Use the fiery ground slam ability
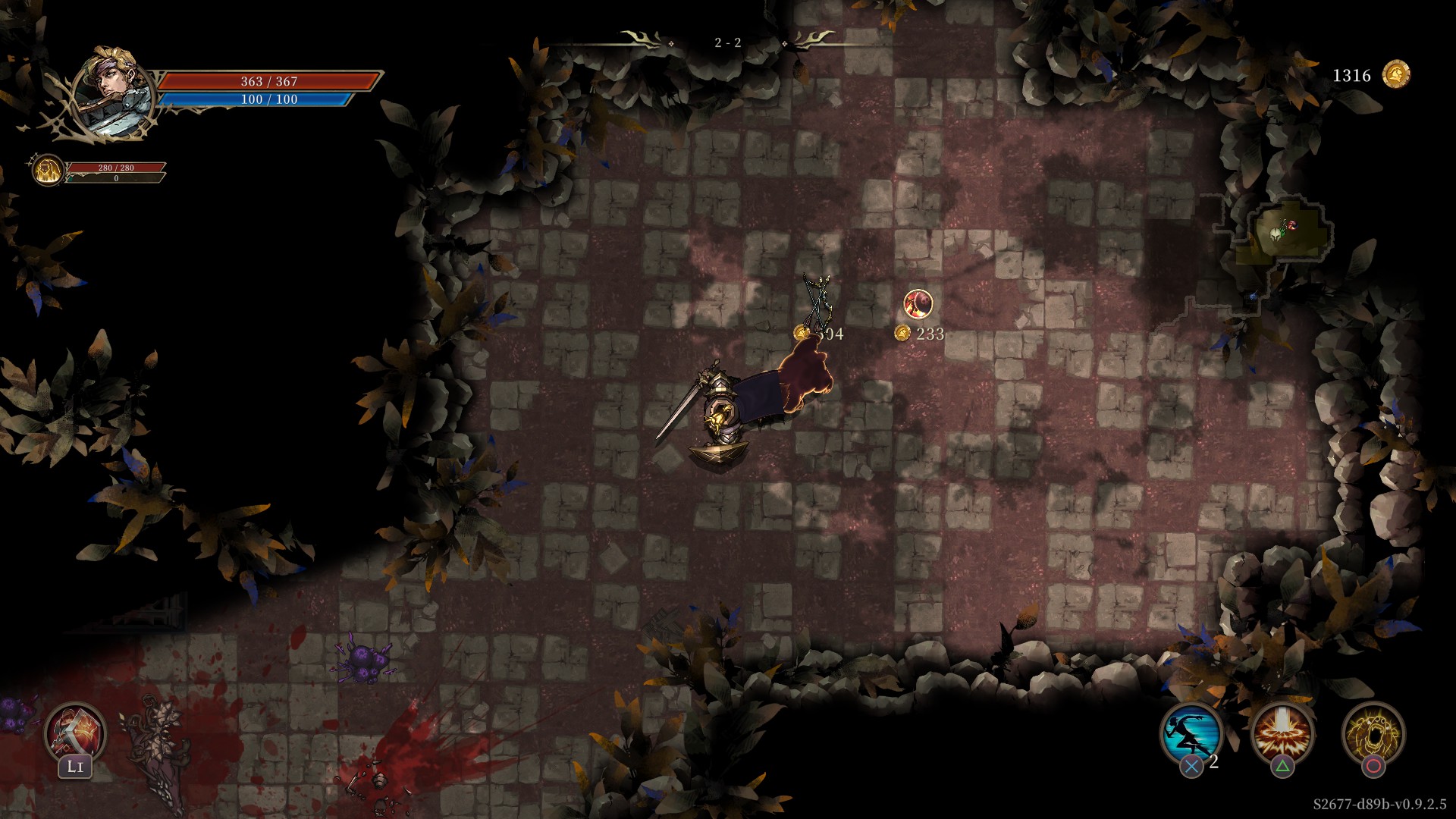Viewport: 1456px width, 819px height. coord(1282,733)
